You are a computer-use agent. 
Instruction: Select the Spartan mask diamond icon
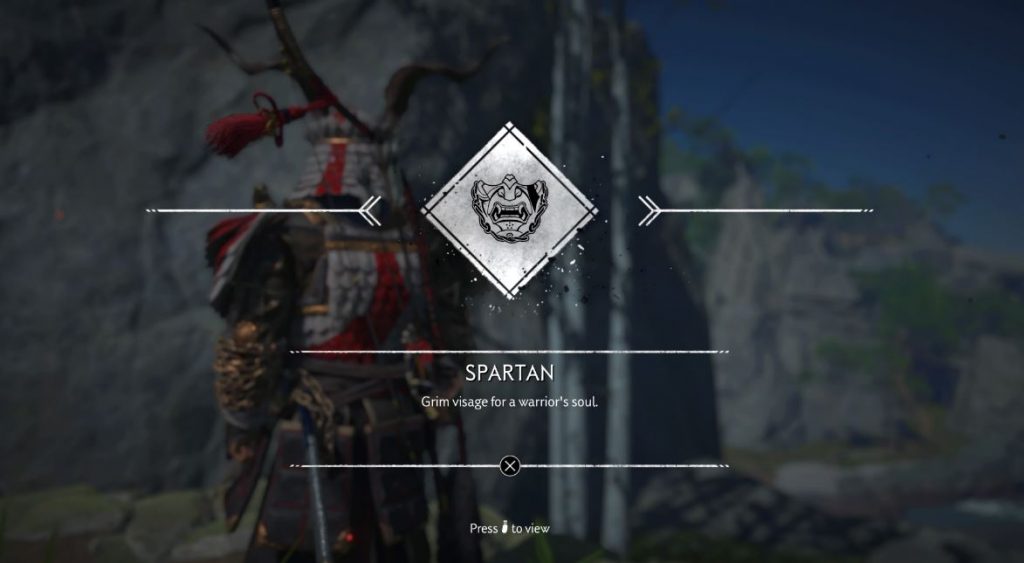(509, 208)
